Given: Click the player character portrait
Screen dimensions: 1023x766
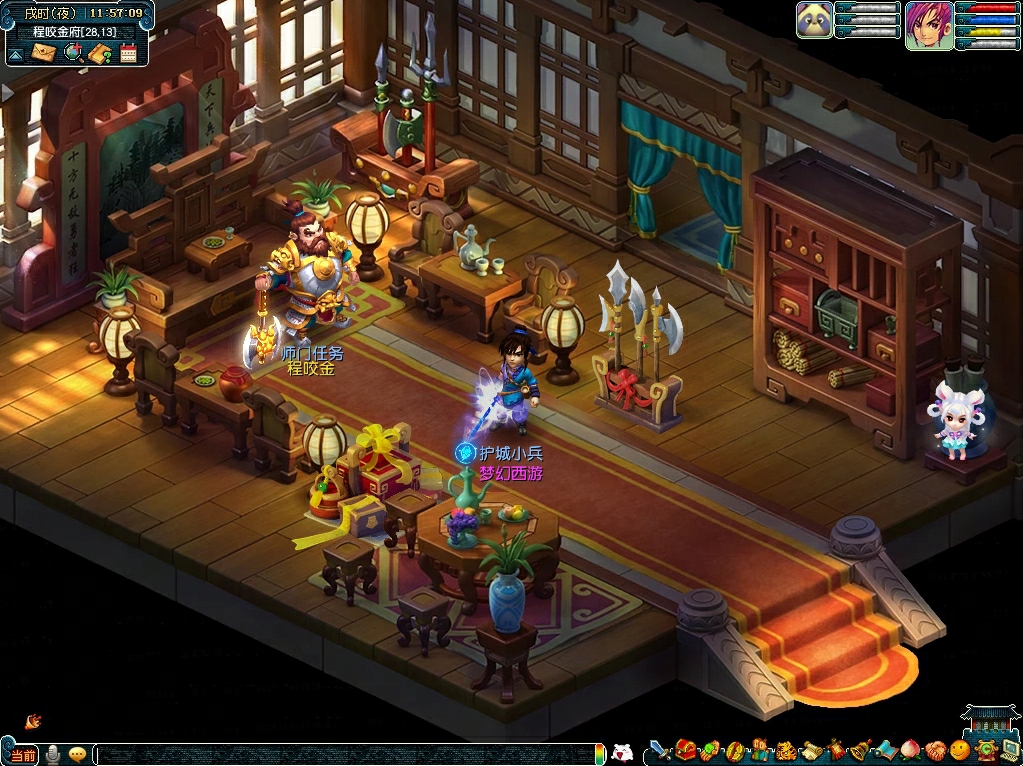Looking at the screenshot, I should point(928,24).
